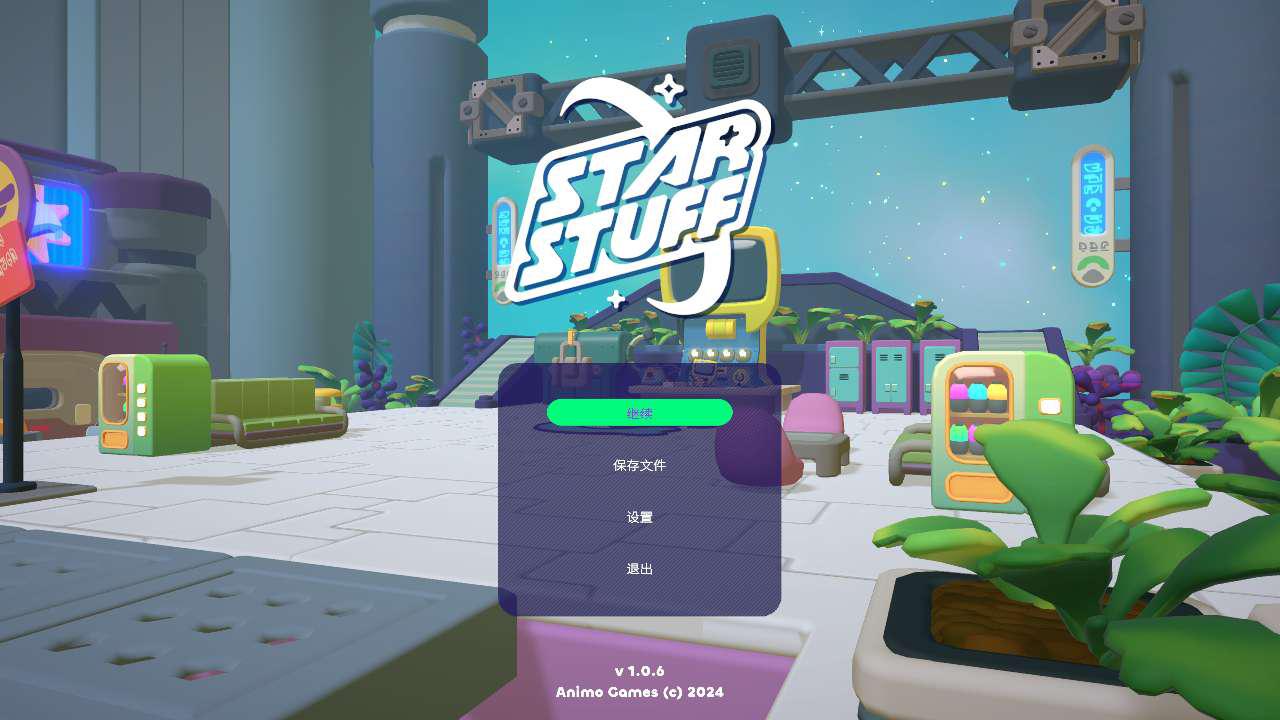Select the green 继续 (Continue) button

point(639,413)
